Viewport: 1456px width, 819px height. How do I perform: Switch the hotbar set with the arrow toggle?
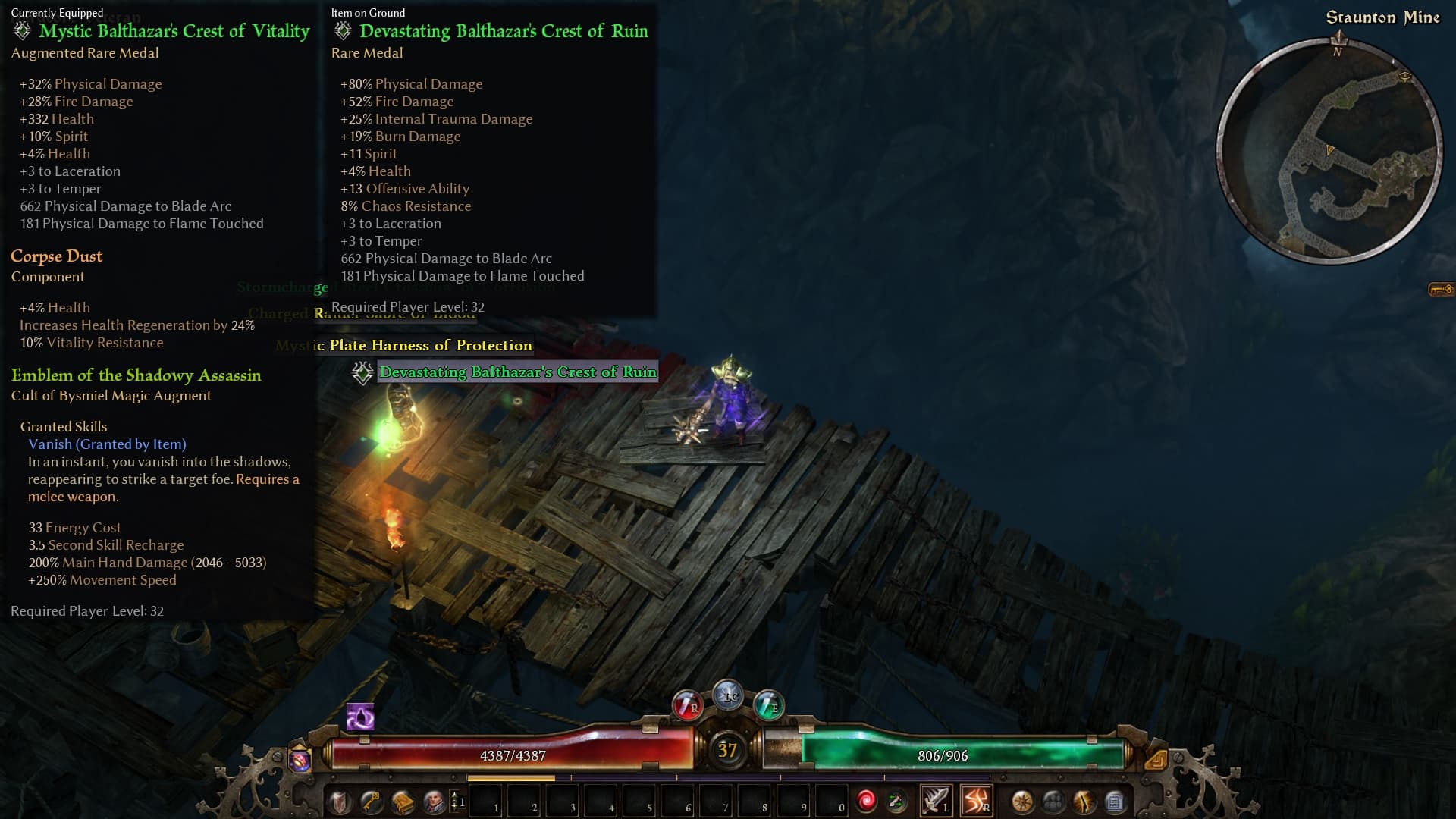(x=456, y=800)
